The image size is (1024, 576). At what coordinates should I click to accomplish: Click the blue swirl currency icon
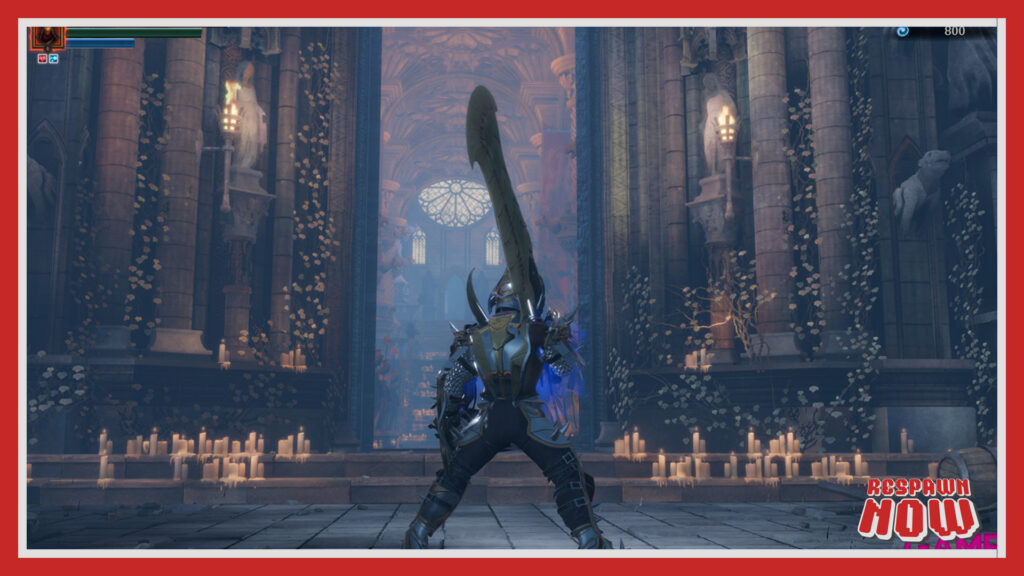pos(903,31)
